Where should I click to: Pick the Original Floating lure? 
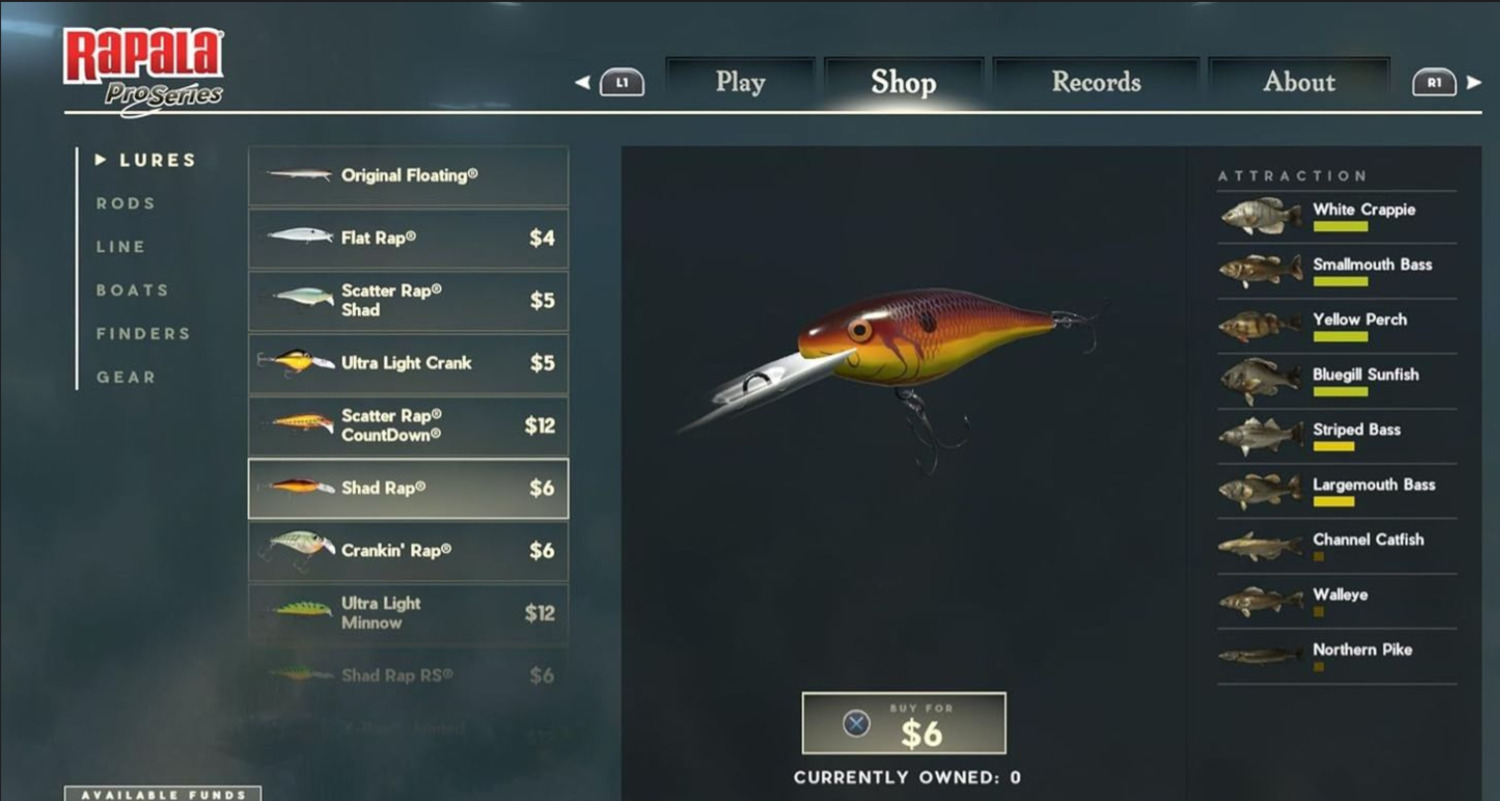coord(408,176)
